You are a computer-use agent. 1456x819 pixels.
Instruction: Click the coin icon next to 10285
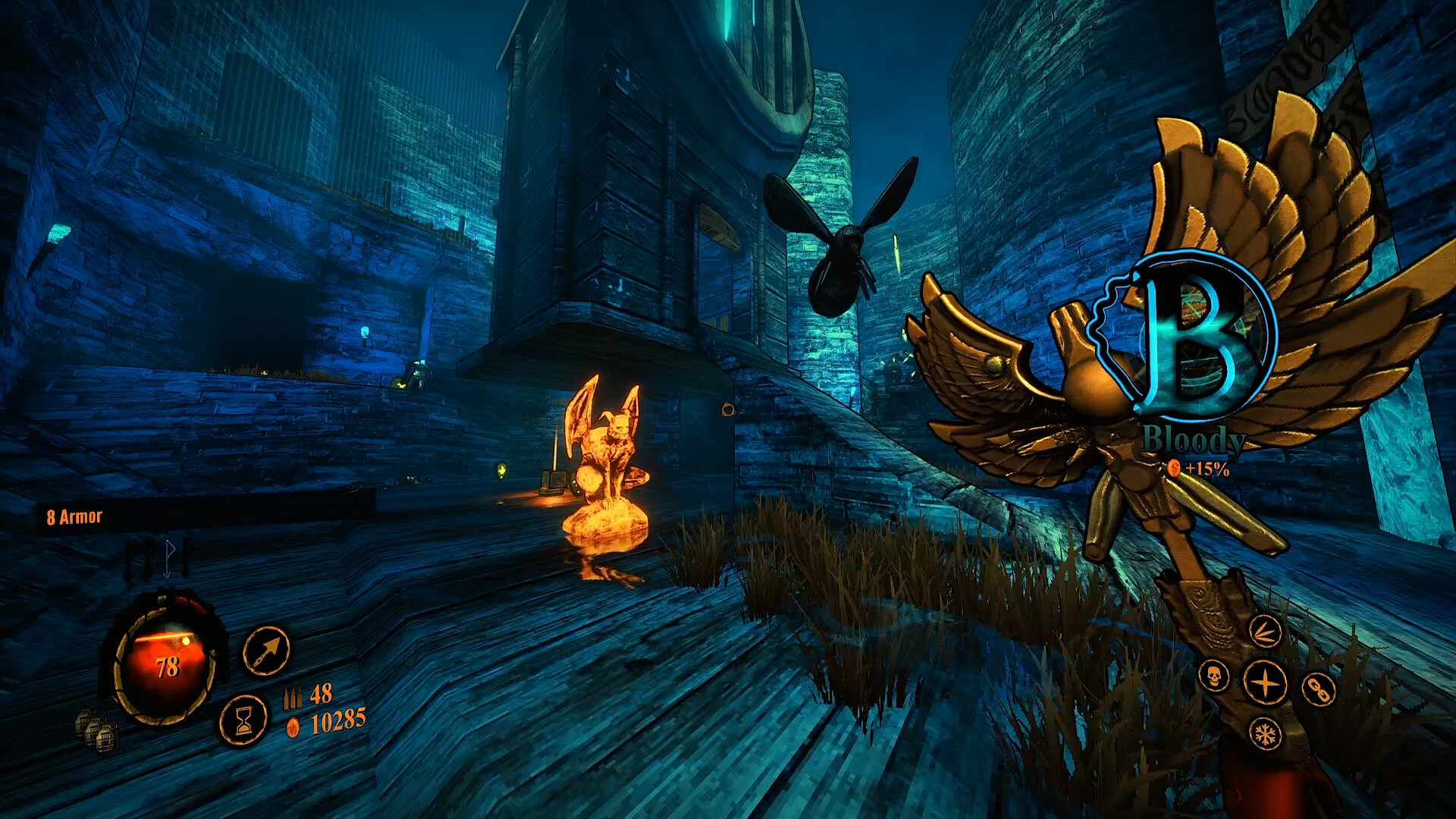292,726
